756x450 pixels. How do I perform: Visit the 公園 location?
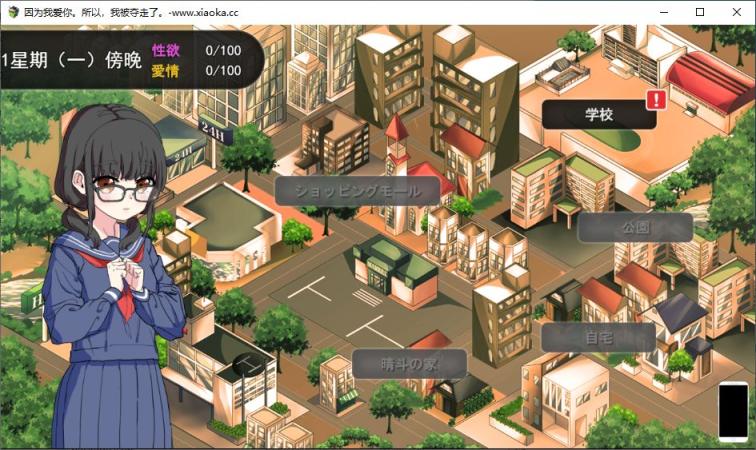(635, 227)
